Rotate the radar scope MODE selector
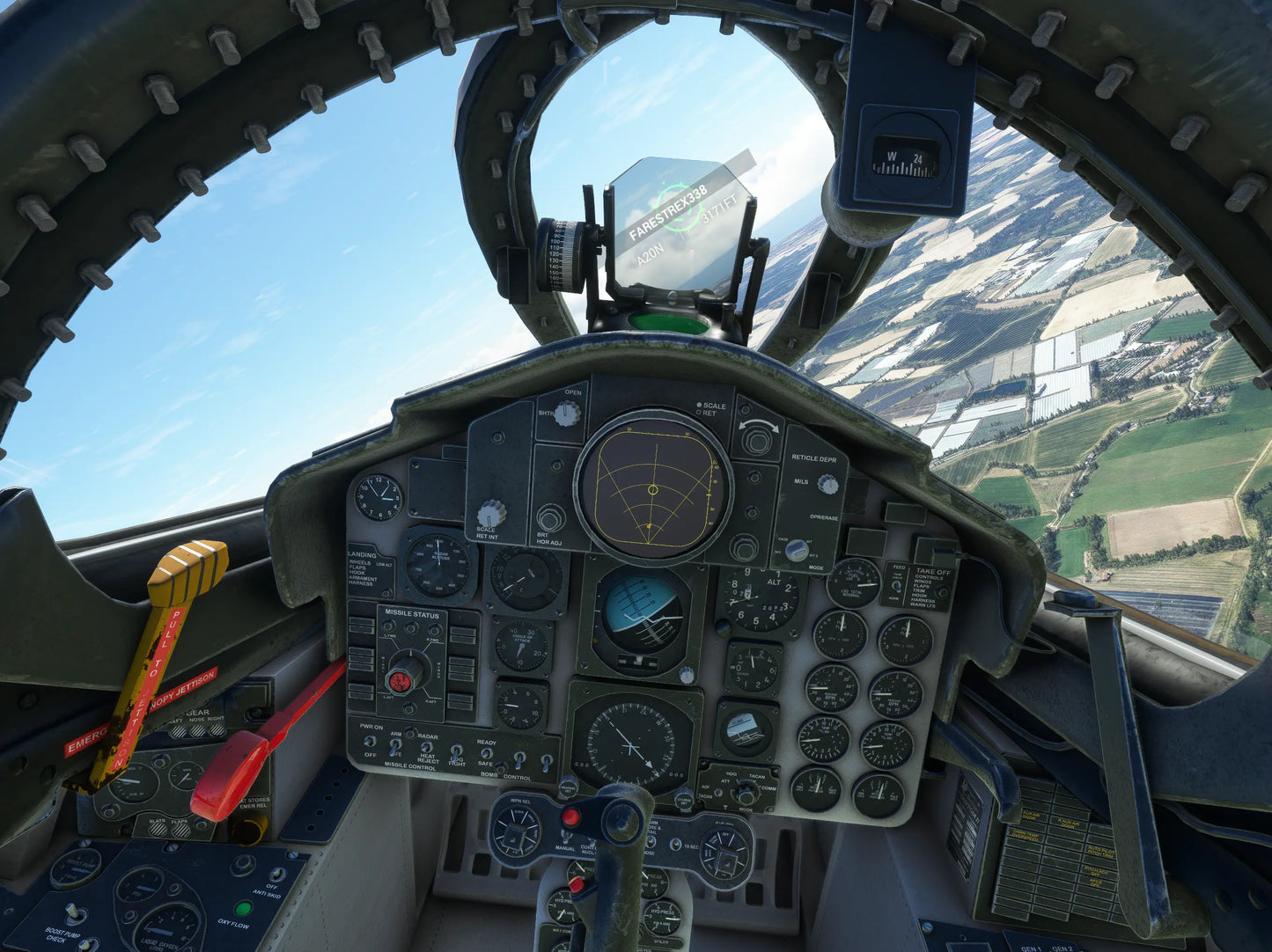Viewport: 1272px width, 952px height. [x=796, y=551]
